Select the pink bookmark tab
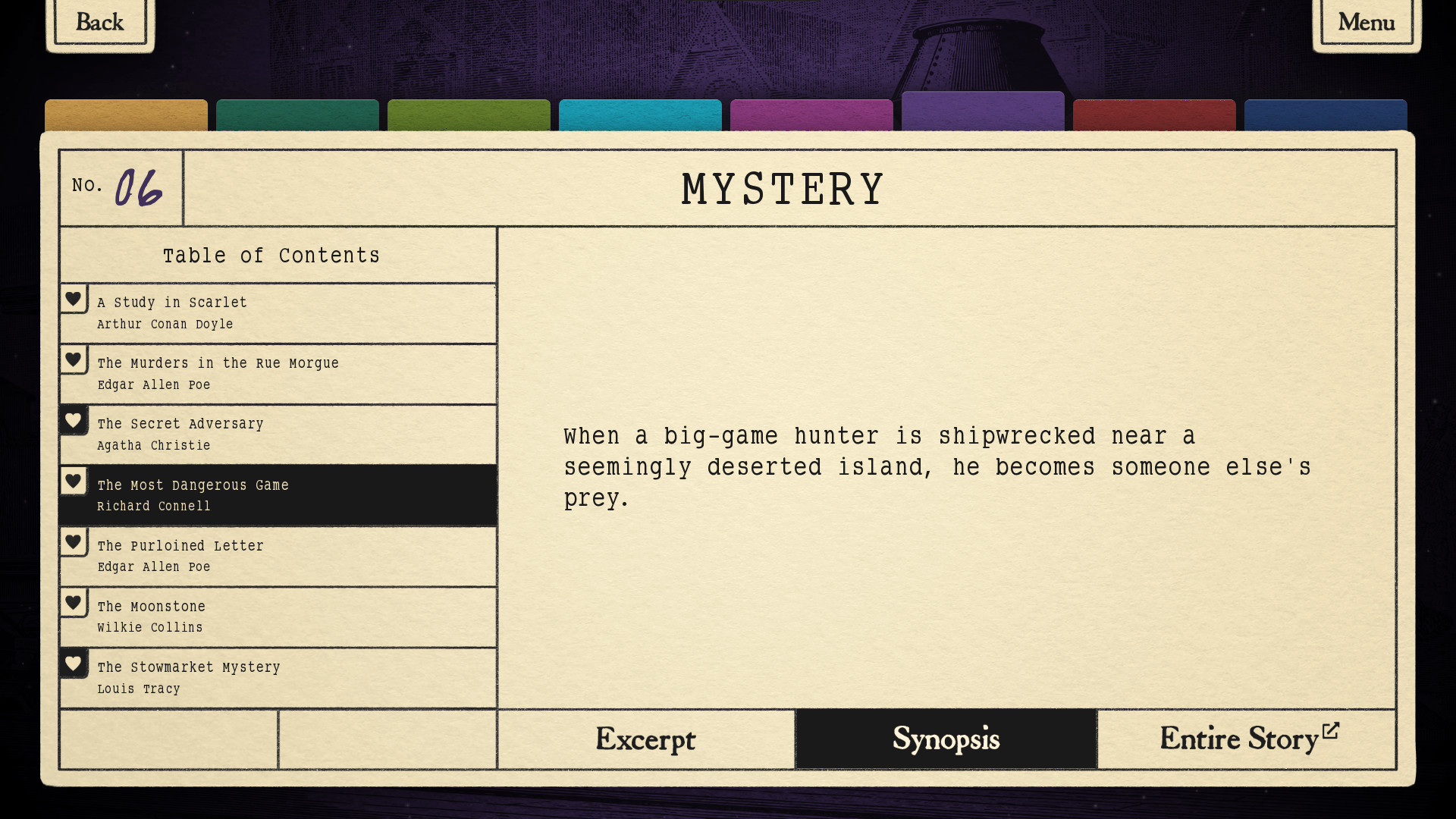The image size is (1456, 819). point(811,118)
